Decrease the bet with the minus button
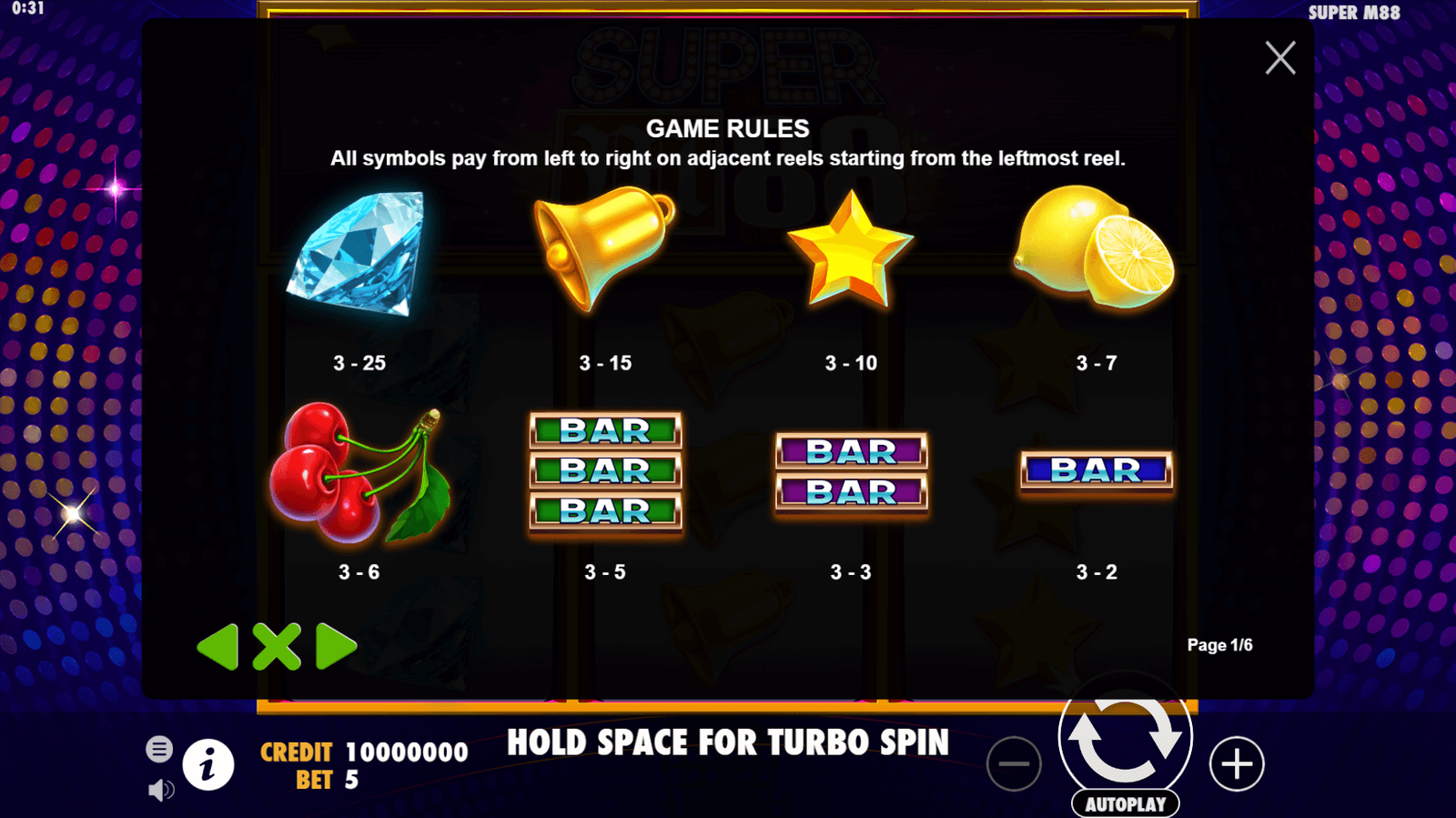This screenshot has width=1456, height=818. 1013,764
